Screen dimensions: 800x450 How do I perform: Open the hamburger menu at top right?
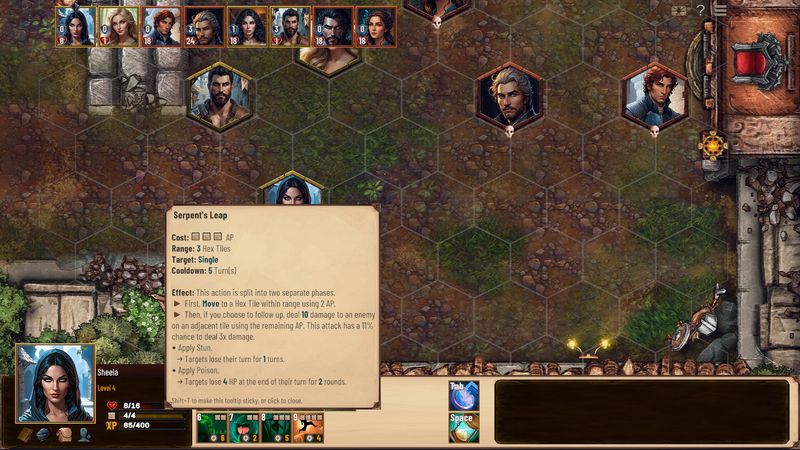pos(720,10)
